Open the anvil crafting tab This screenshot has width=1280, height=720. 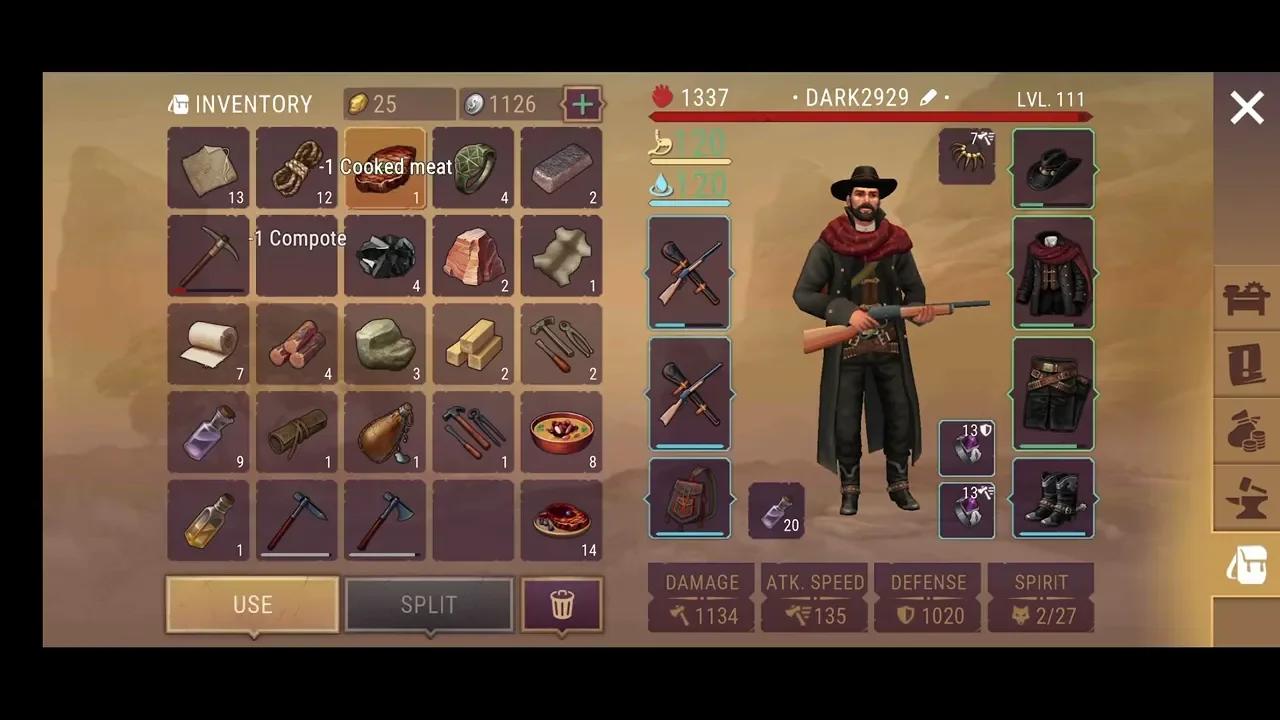pyautogui.click(x=1246, y=498)
